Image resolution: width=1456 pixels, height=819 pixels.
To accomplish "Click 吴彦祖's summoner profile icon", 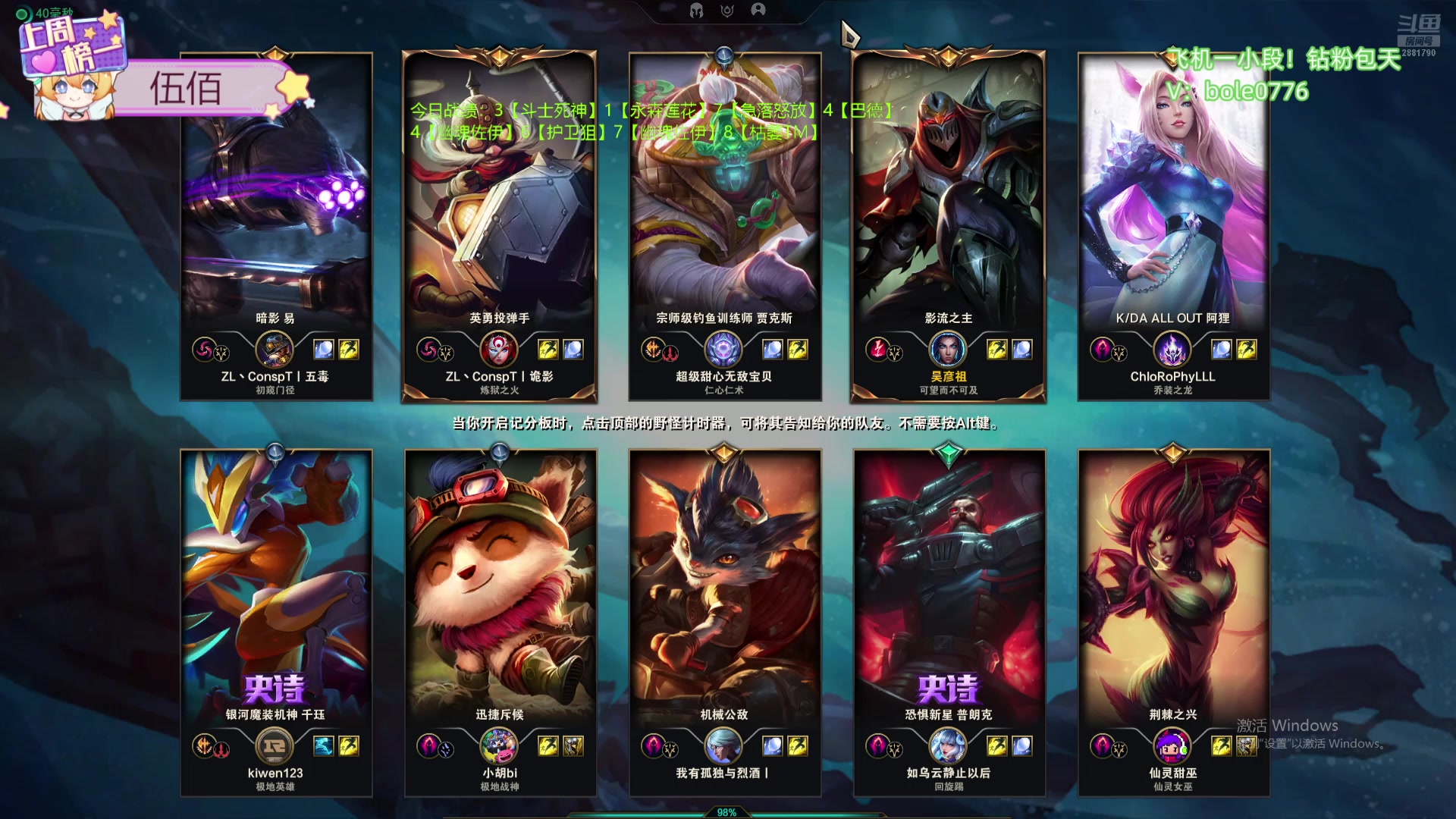I will (948, 350).
